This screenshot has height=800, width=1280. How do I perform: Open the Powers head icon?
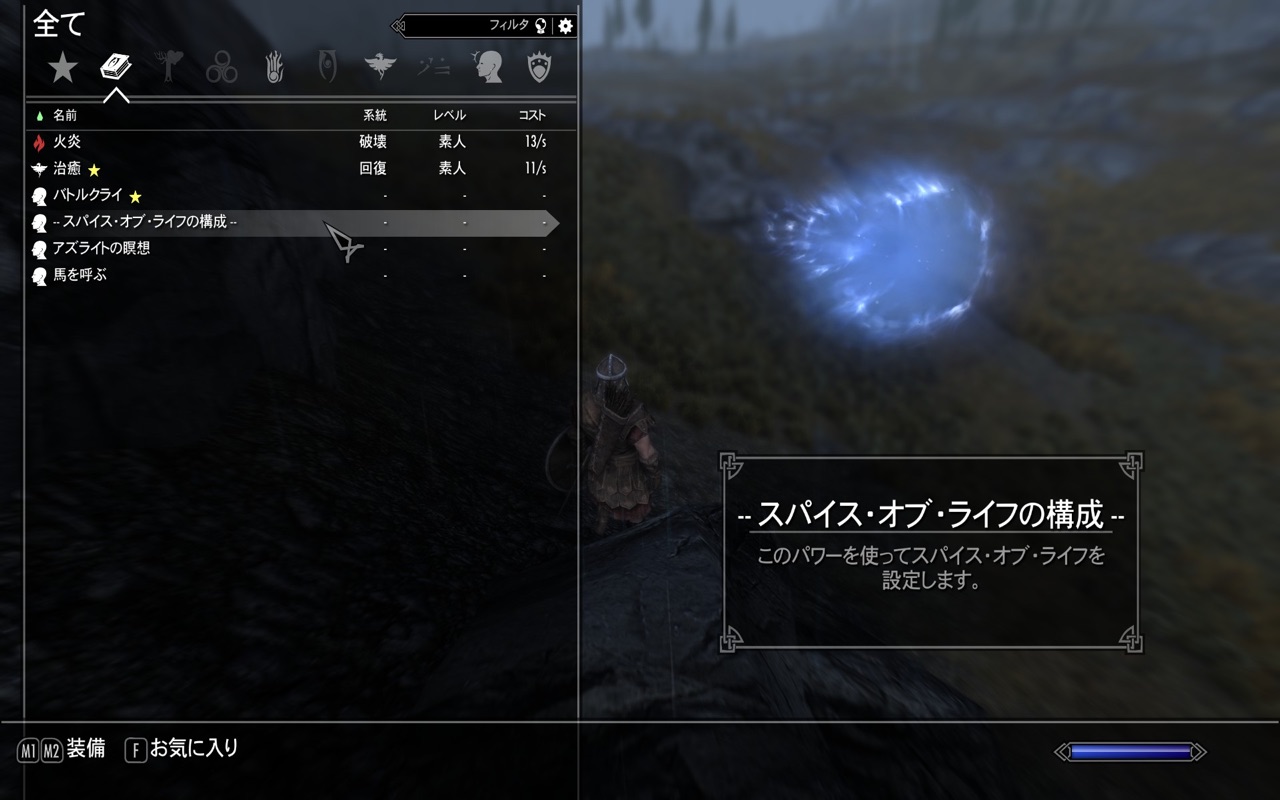pyautogui.click(x=489, y=67)
